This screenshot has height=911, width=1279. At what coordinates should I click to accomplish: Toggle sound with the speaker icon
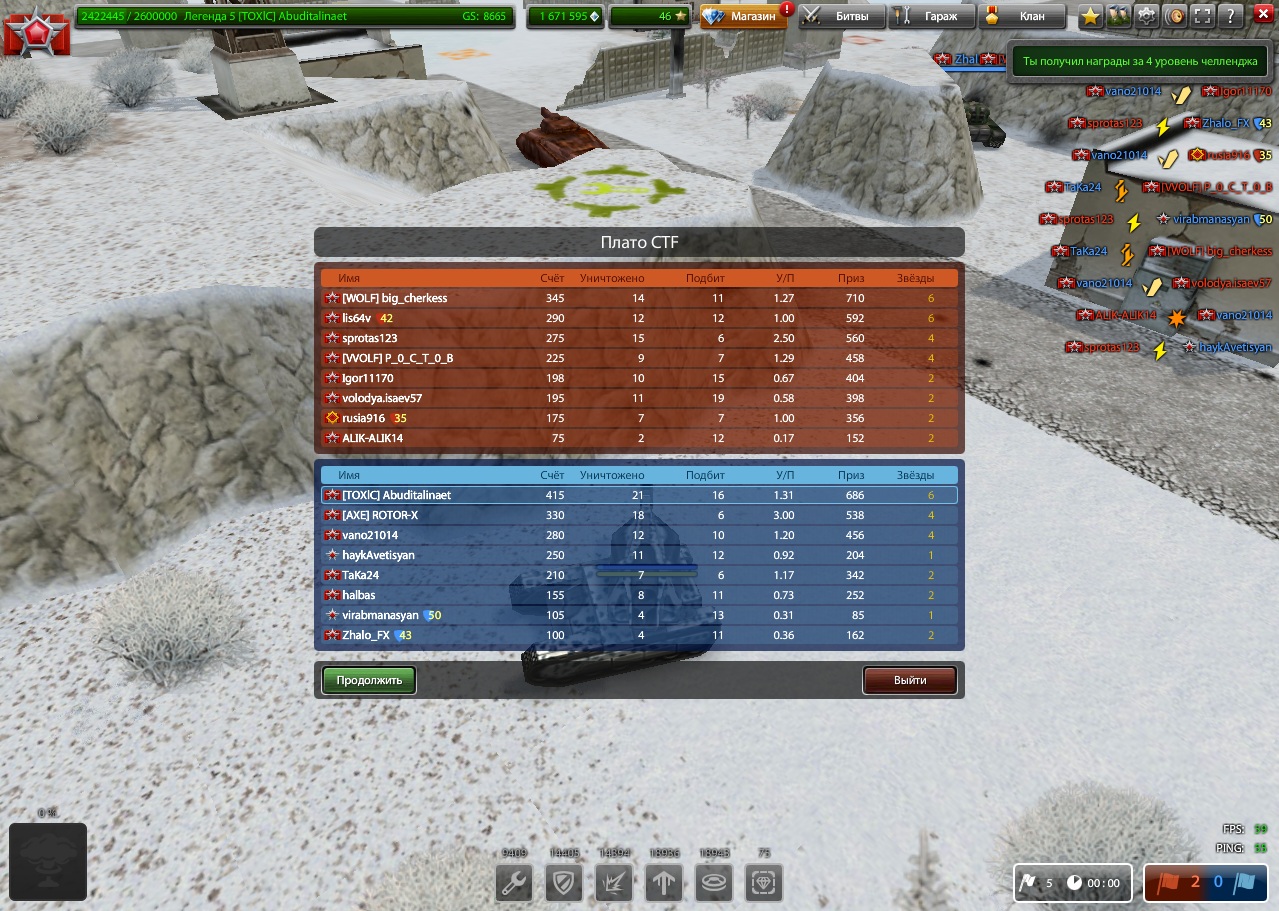pyautogui.click(x=1175, y=16)
